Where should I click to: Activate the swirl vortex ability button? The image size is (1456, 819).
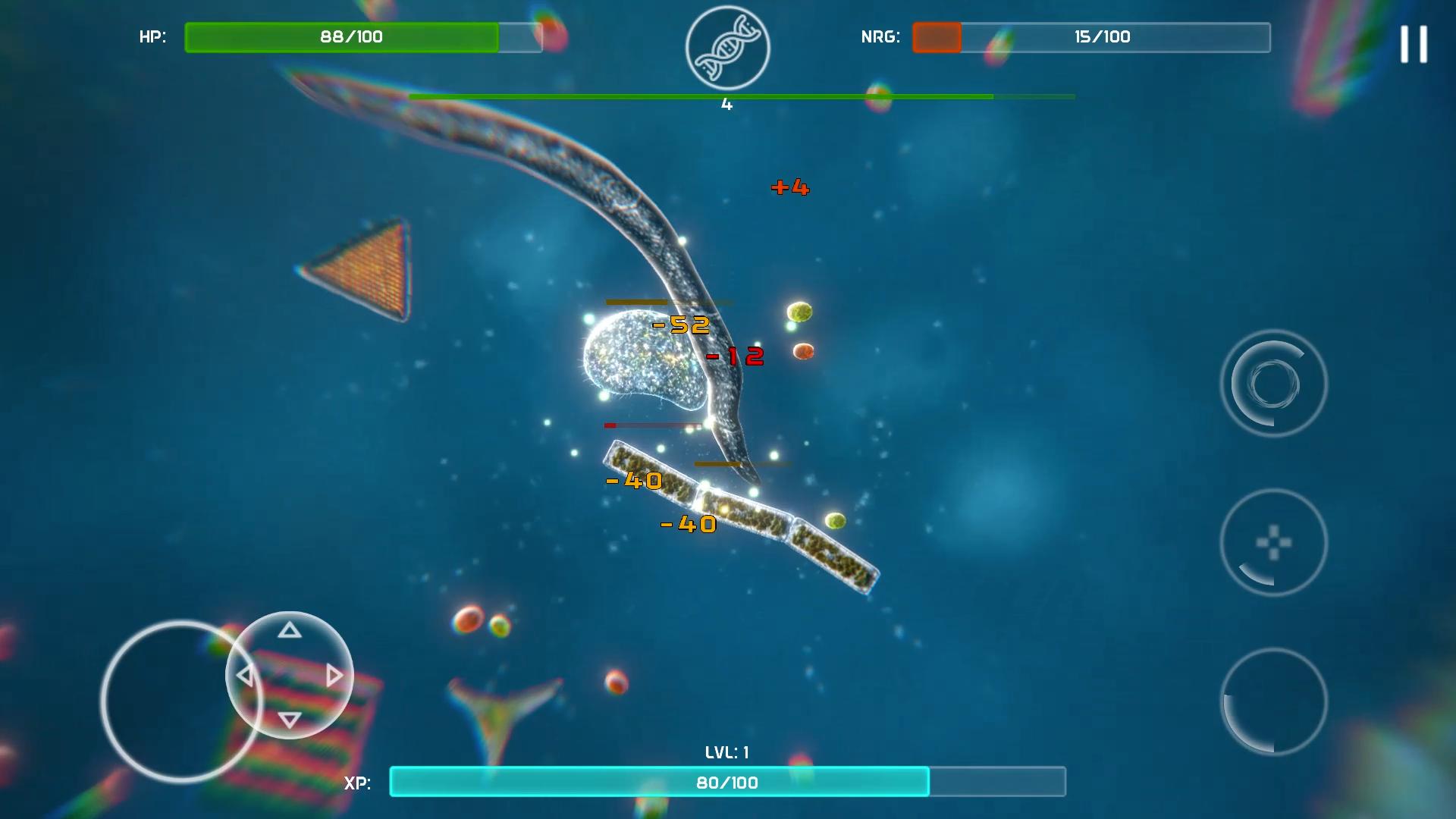[x=1273, y=384]
